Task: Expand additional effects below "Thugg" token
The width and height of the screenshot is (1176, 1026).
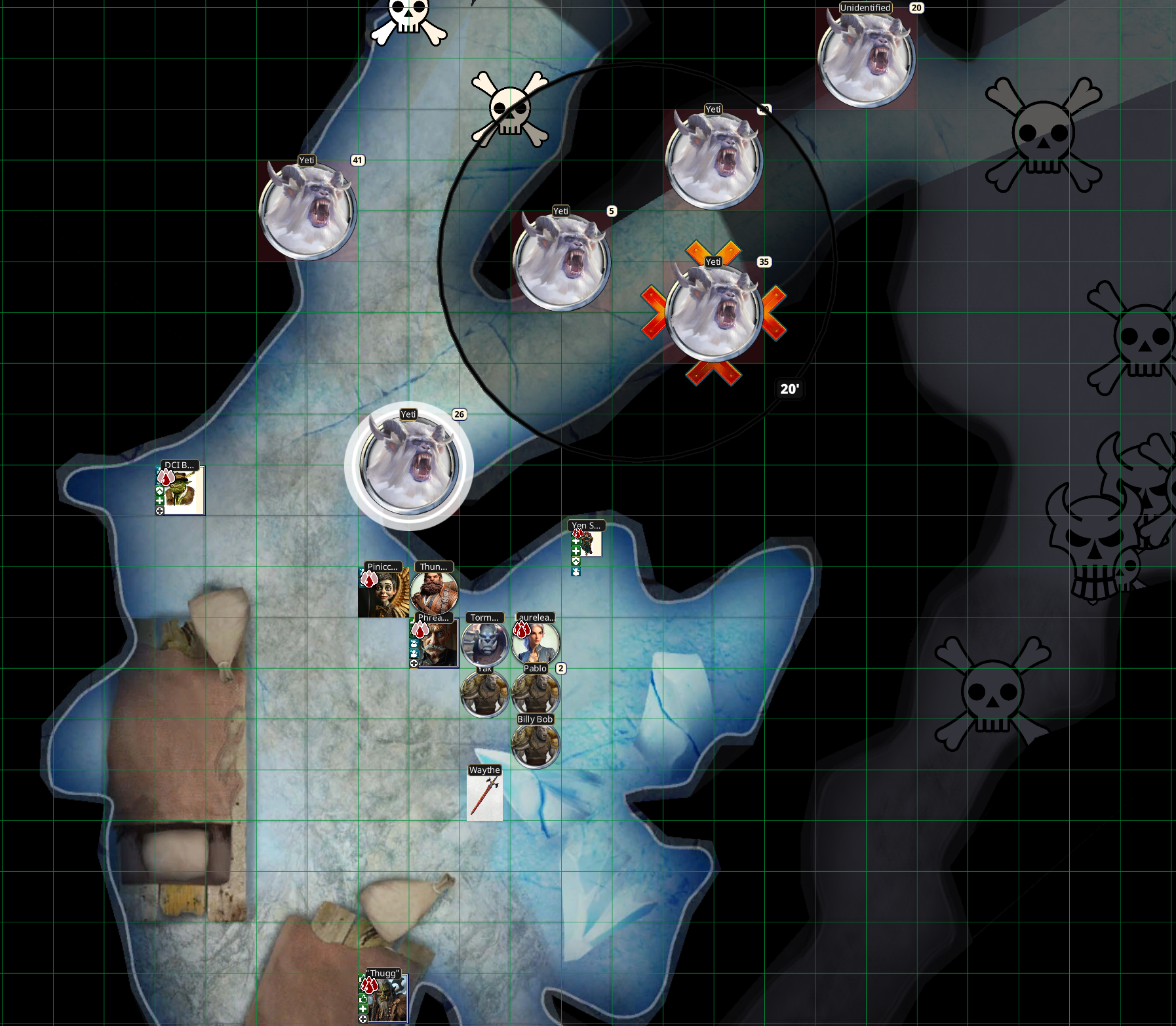Action: [x=363, y=1019]
